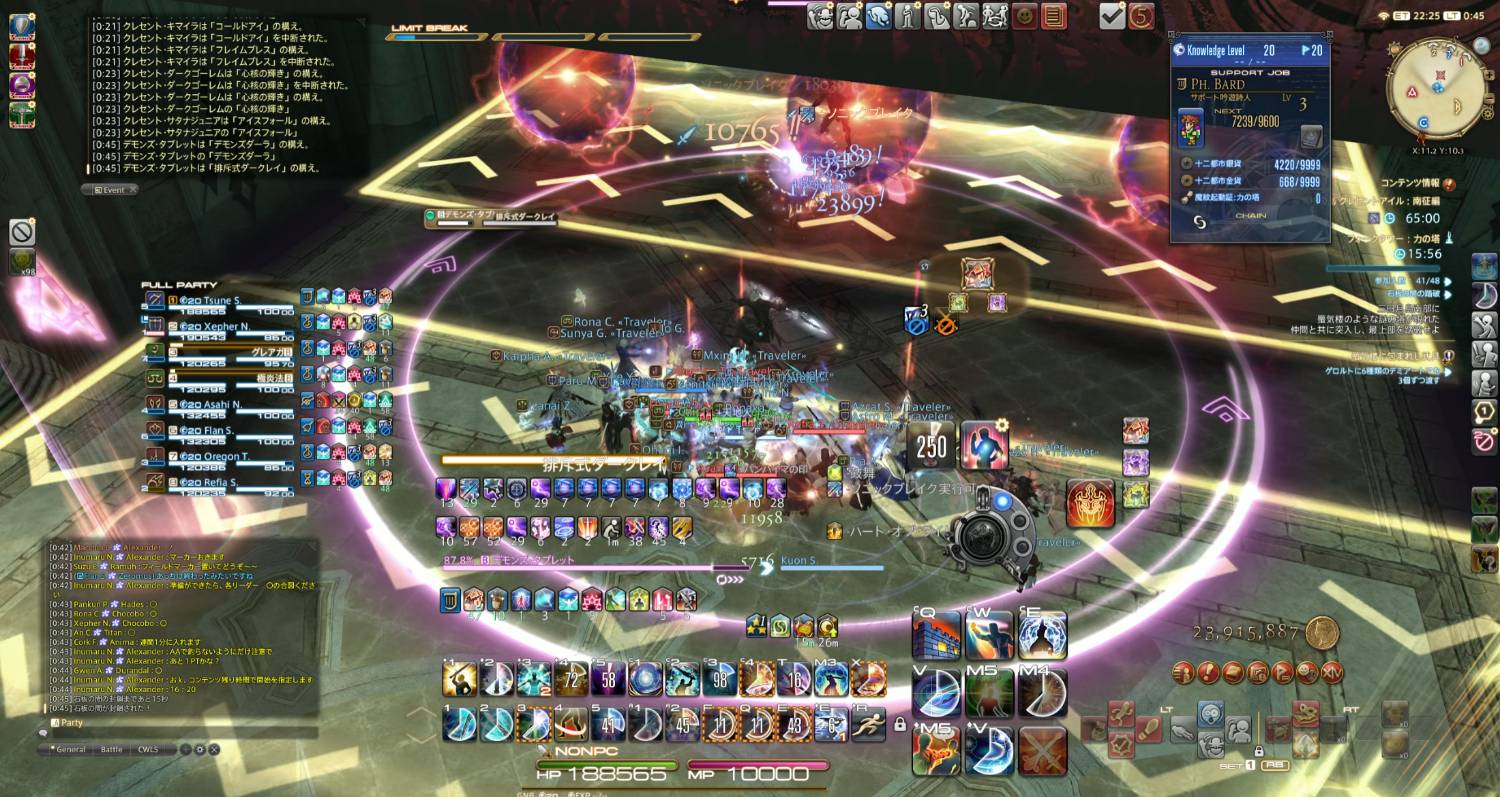Image resolution: width=1500 pixels, height=797 pixels.
Task: Start the countdown icon showing 5
Action: (x=1141, y=16)
